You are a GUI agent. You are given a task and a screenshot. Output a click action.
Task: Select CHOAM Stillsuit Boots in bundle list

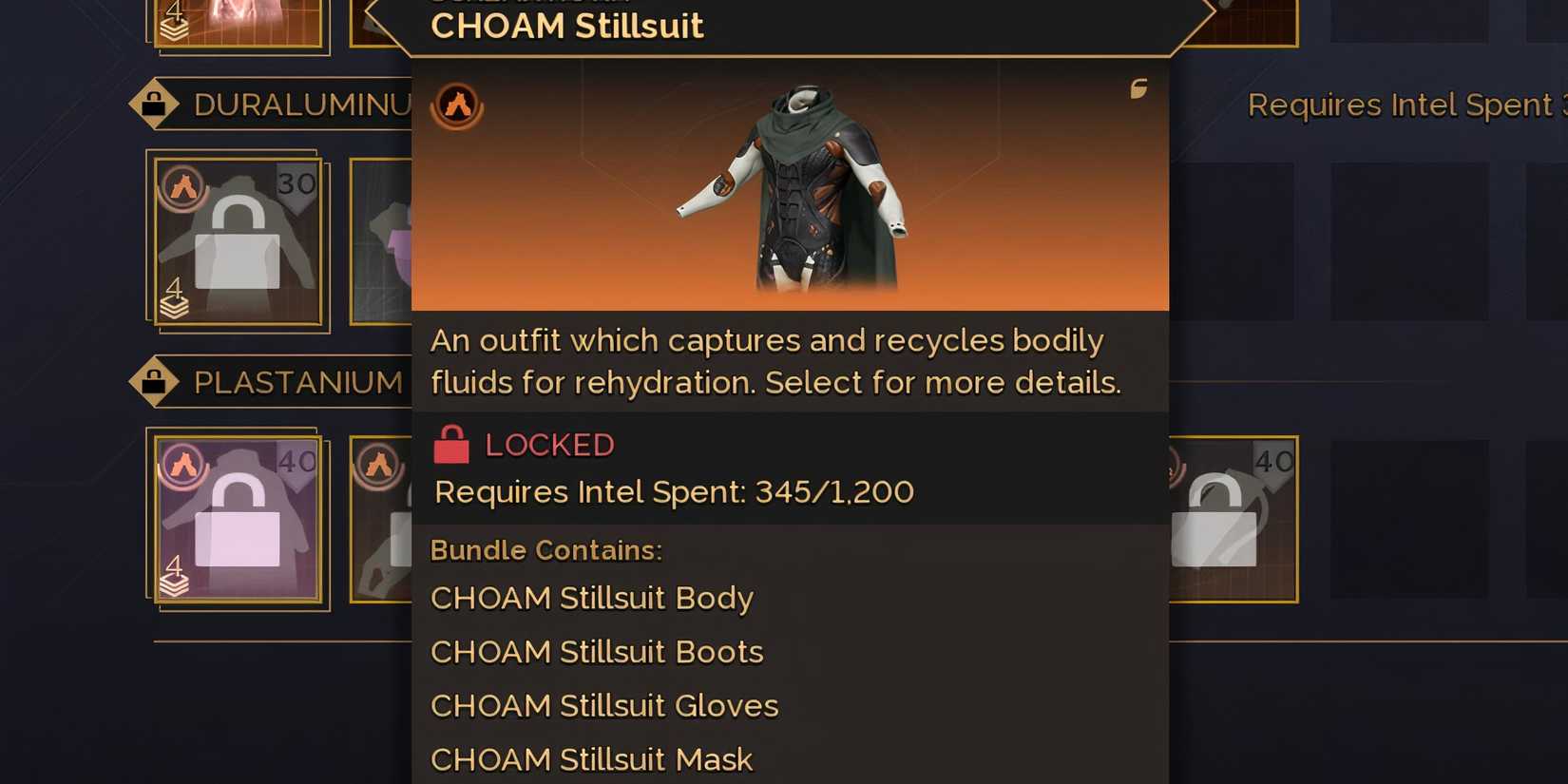click(596, 653)
